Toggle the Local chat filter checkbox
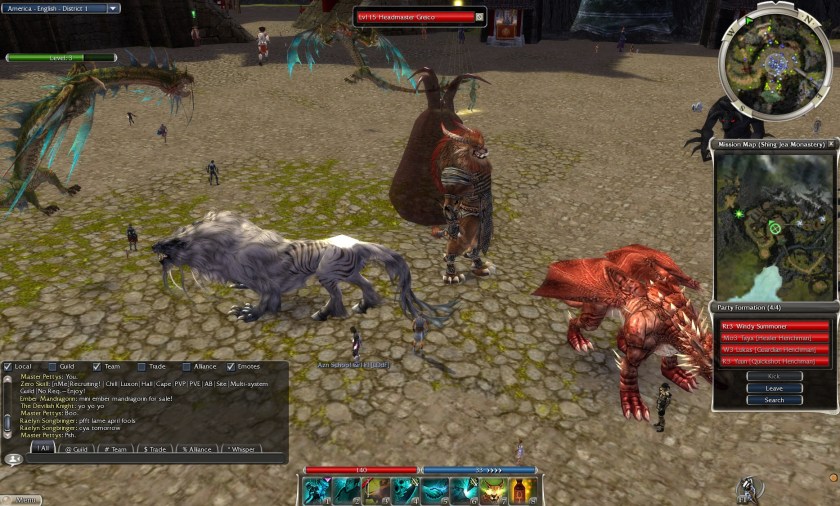 (8, 366)
